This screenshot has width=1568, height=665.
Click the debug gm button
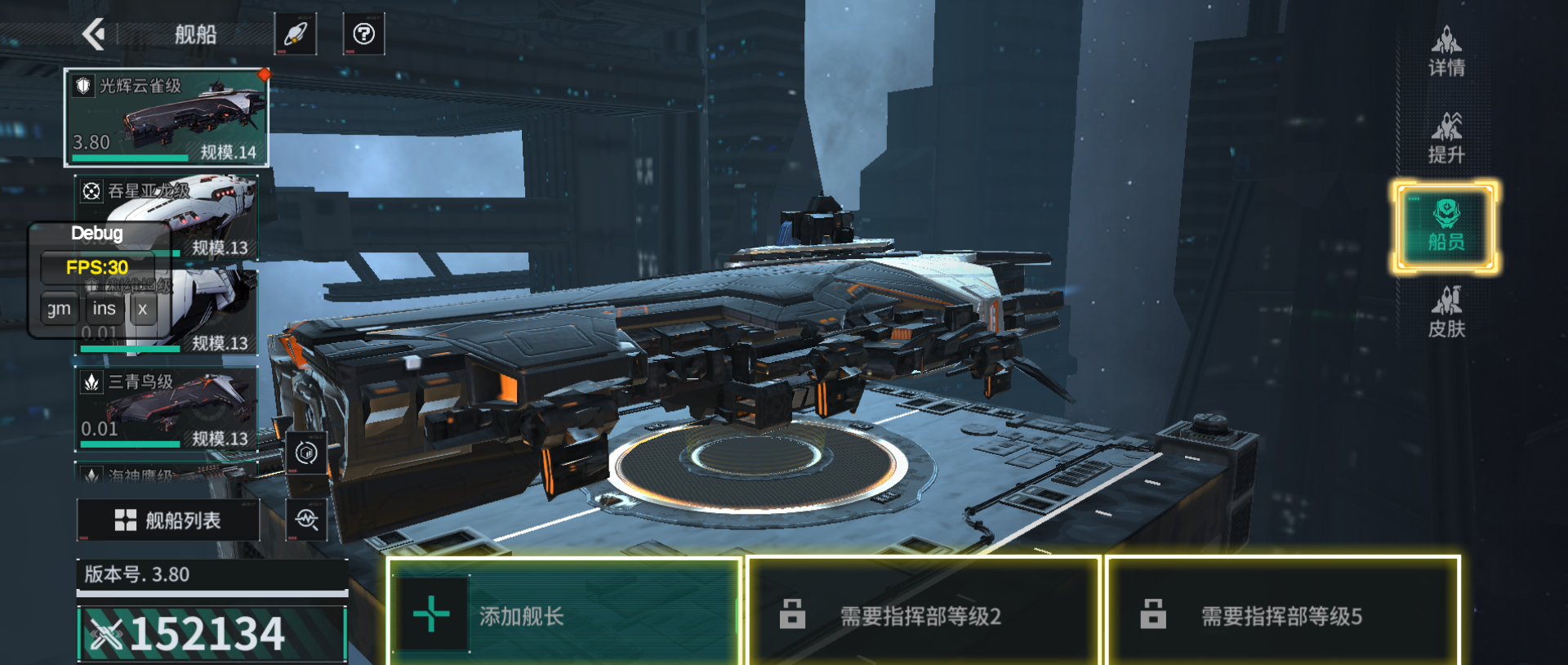60,309
